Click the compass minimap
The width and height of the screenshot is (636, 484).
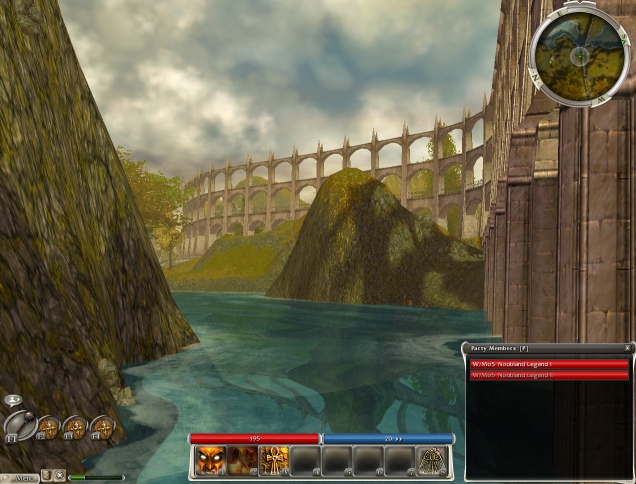click(580, 55)
